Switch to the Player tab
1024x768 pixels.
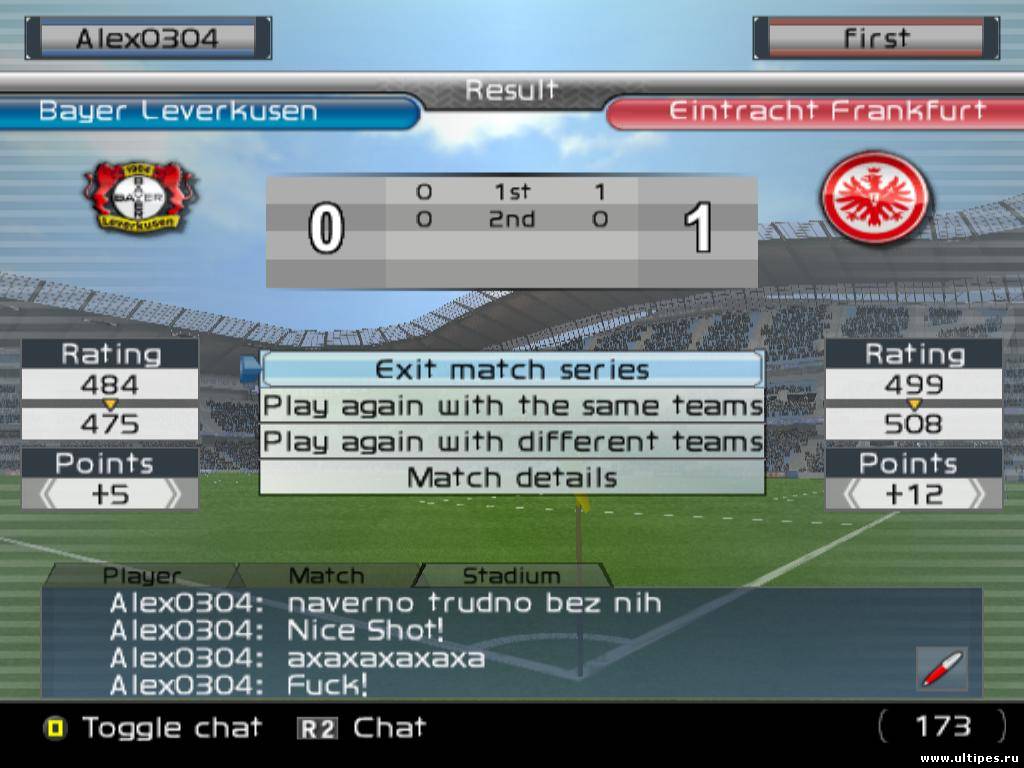point(142,576)
